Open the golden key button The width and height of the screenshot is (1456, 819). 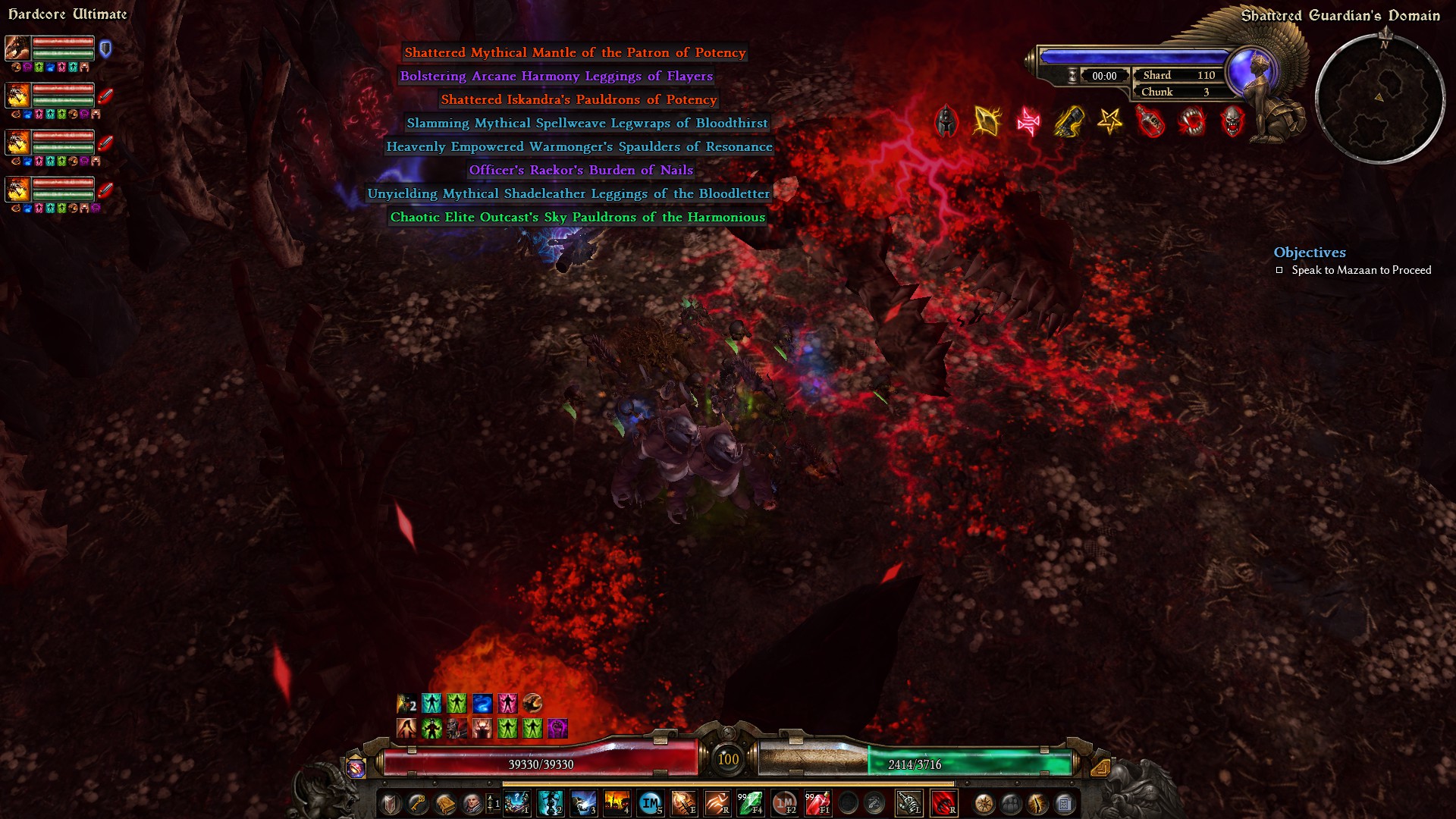click(x=417, y=803)
